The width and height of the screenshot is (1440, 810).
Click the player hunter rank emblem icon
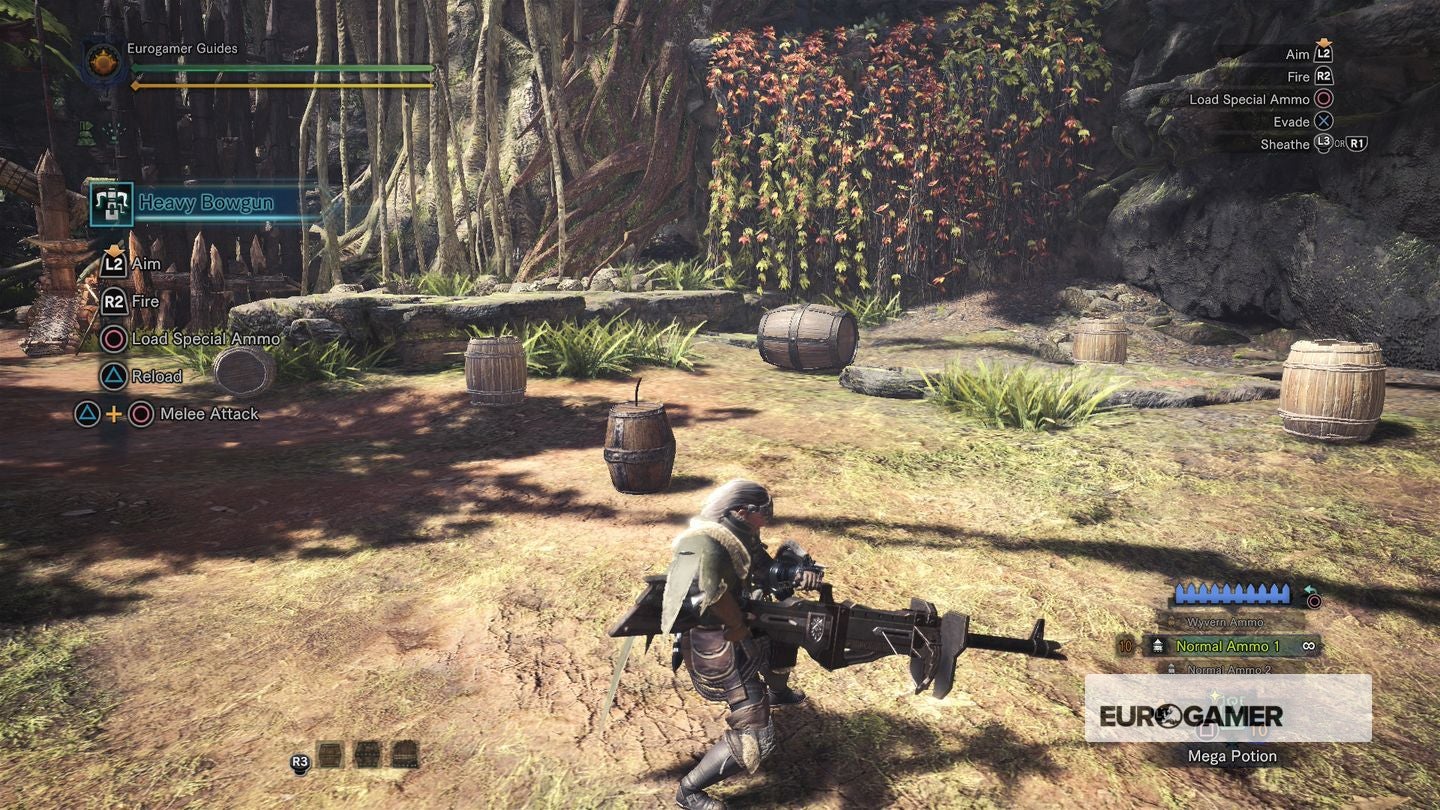pyautogui.click(x=101, y=61)
